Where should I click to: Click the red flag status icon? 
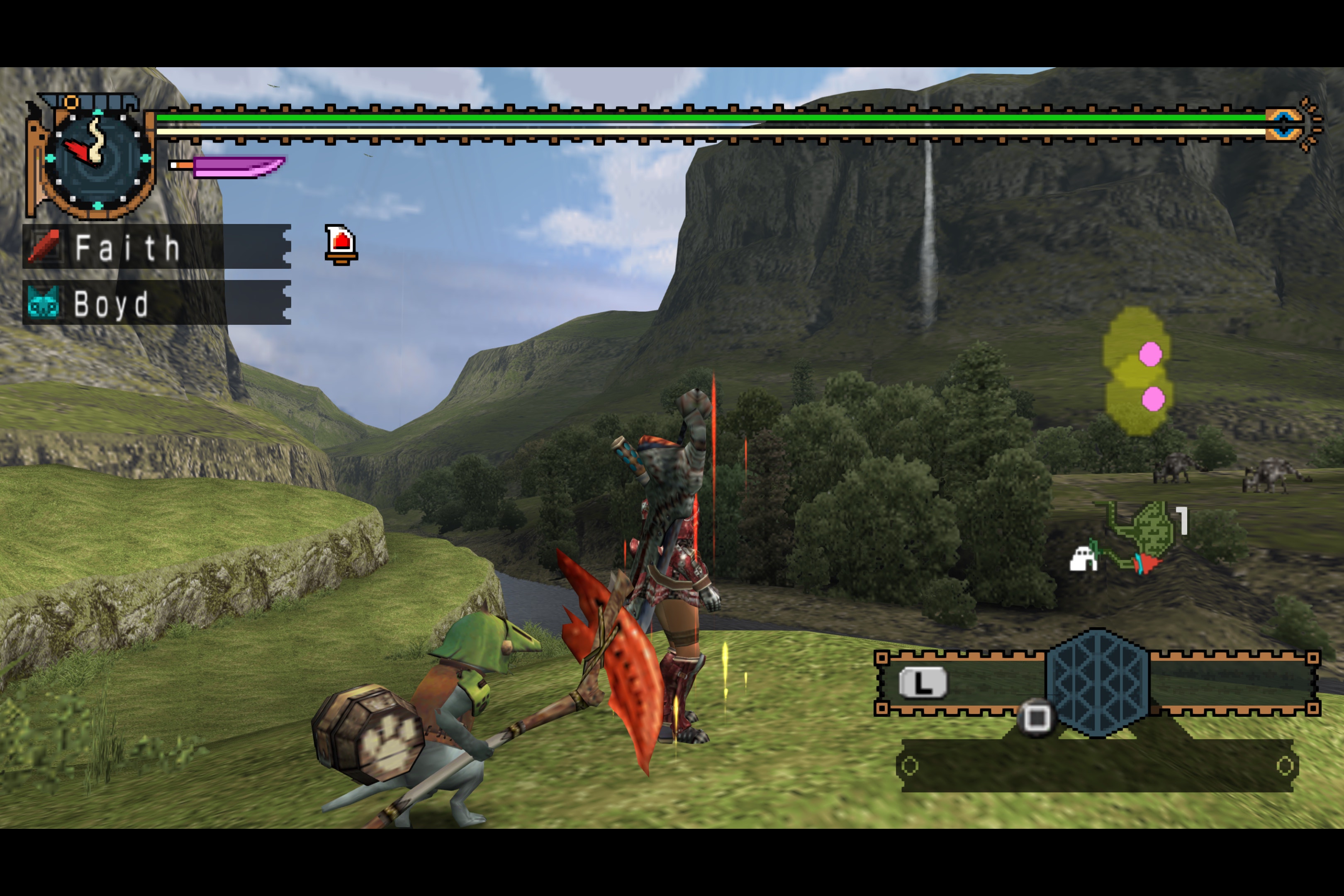coord(341,244)
